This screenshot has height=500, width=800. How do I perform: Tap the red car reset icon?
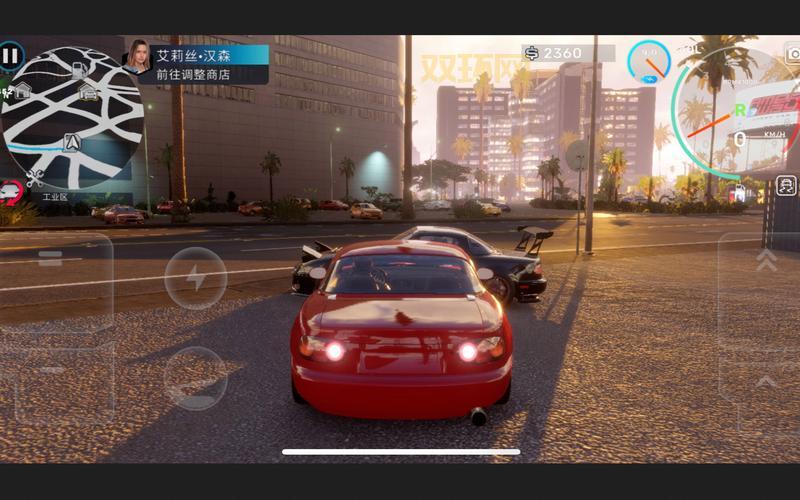coord(11,190)
